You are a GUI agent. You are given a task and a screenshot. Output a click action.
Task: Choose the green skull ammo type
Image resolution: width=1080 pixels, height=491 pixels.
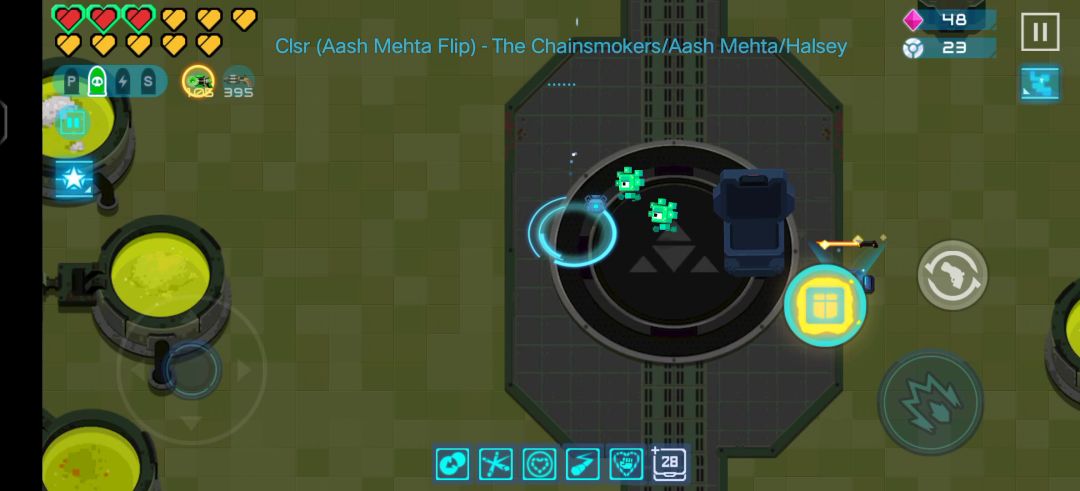pyautogui.click(x=97, y=82)
